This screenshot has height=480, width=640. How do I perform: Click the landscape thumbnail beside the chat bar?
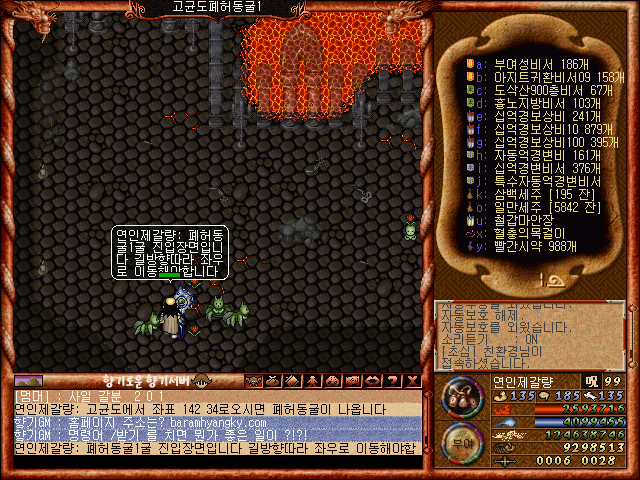point(28,380)
